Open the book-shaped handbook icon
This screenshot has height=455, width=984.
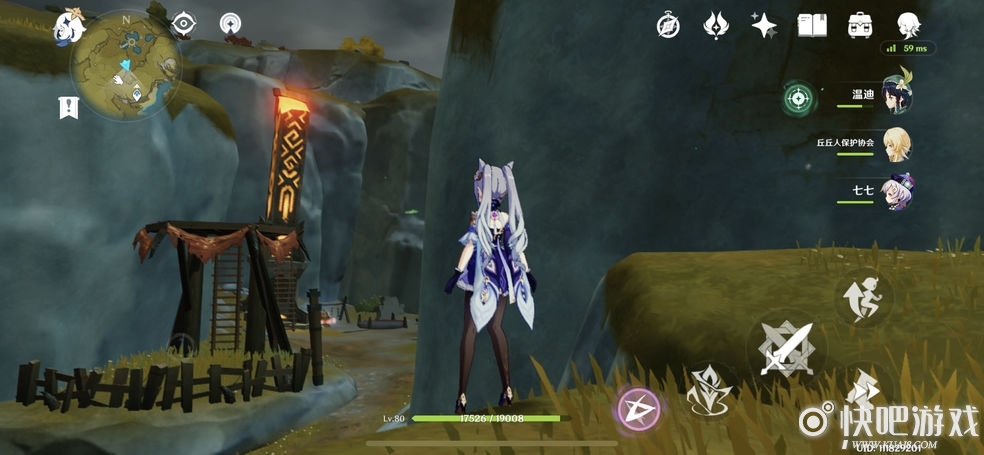tap(812, 25)
